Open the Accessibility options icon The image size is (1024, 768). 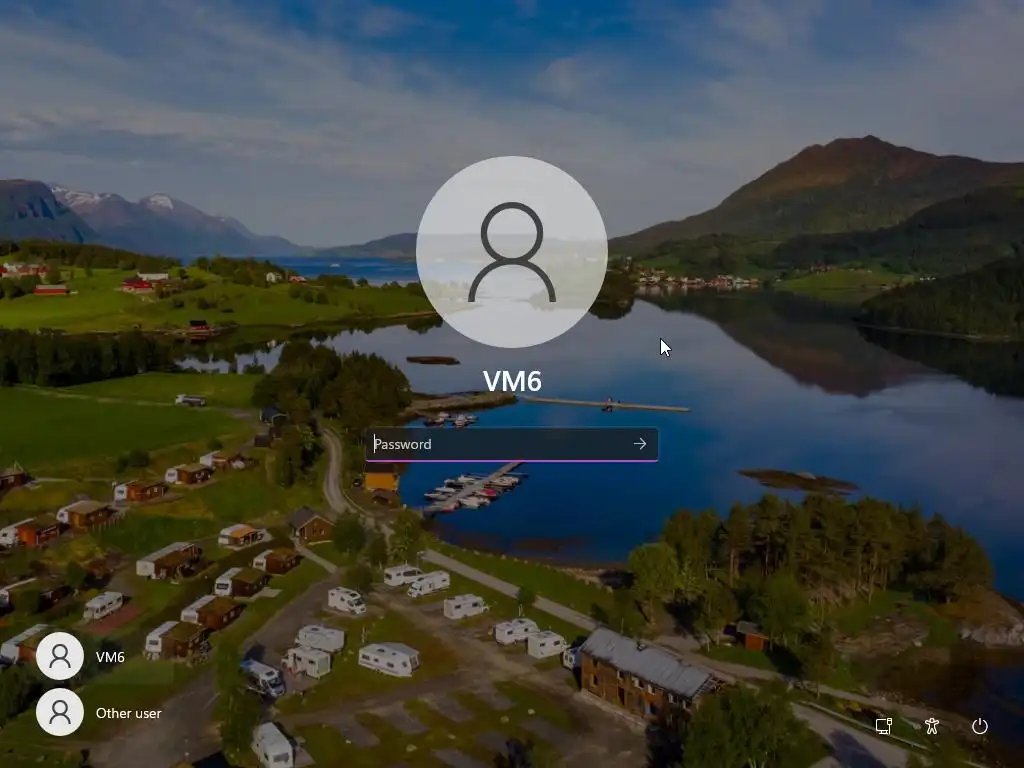pos(932,726)
